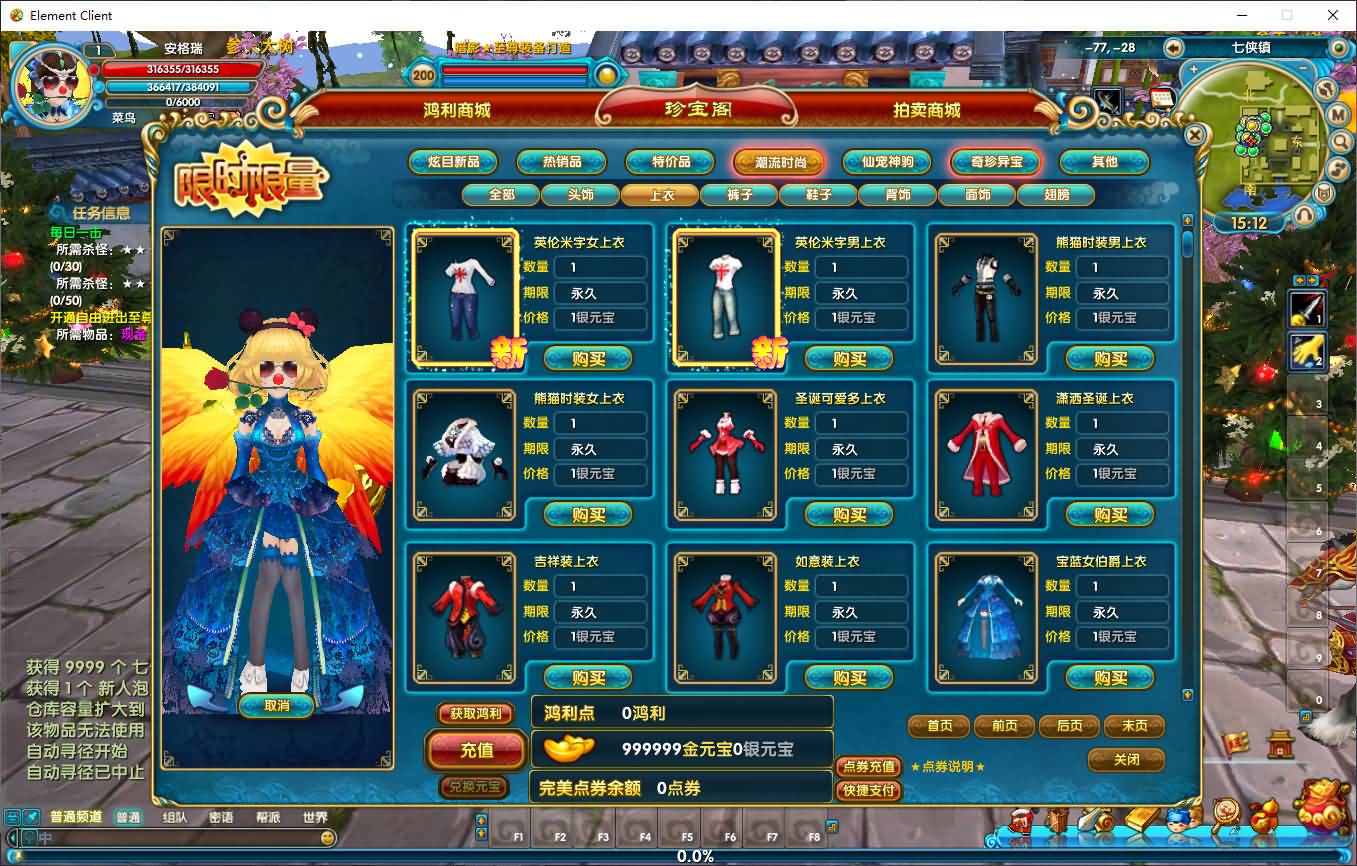
Task: Click the red boot icon on the bottom taskbar
Action: (x=1020, y=819)
